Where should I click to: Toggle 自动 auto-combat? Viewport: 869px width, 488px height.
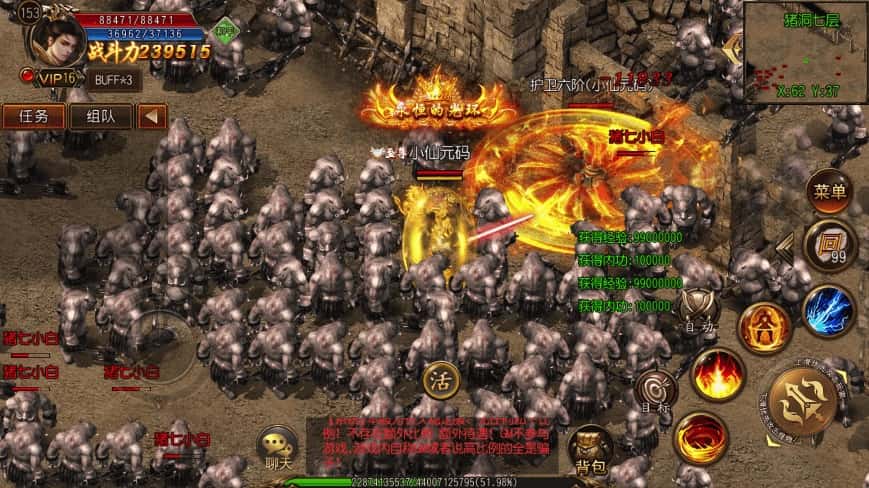pos(699,310)
